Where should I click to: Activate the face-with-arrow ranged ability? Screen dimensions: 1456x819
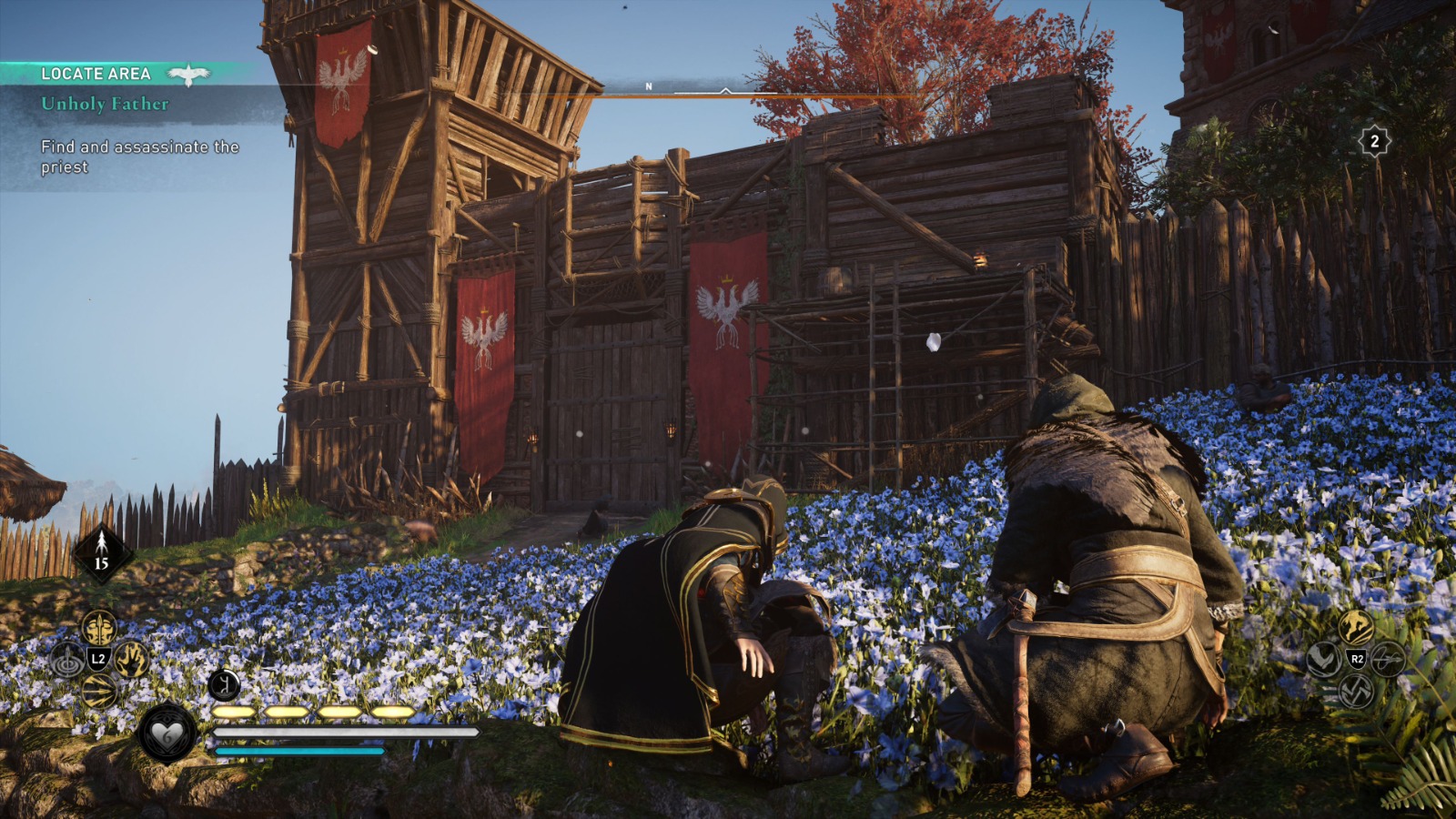point(99,627)
